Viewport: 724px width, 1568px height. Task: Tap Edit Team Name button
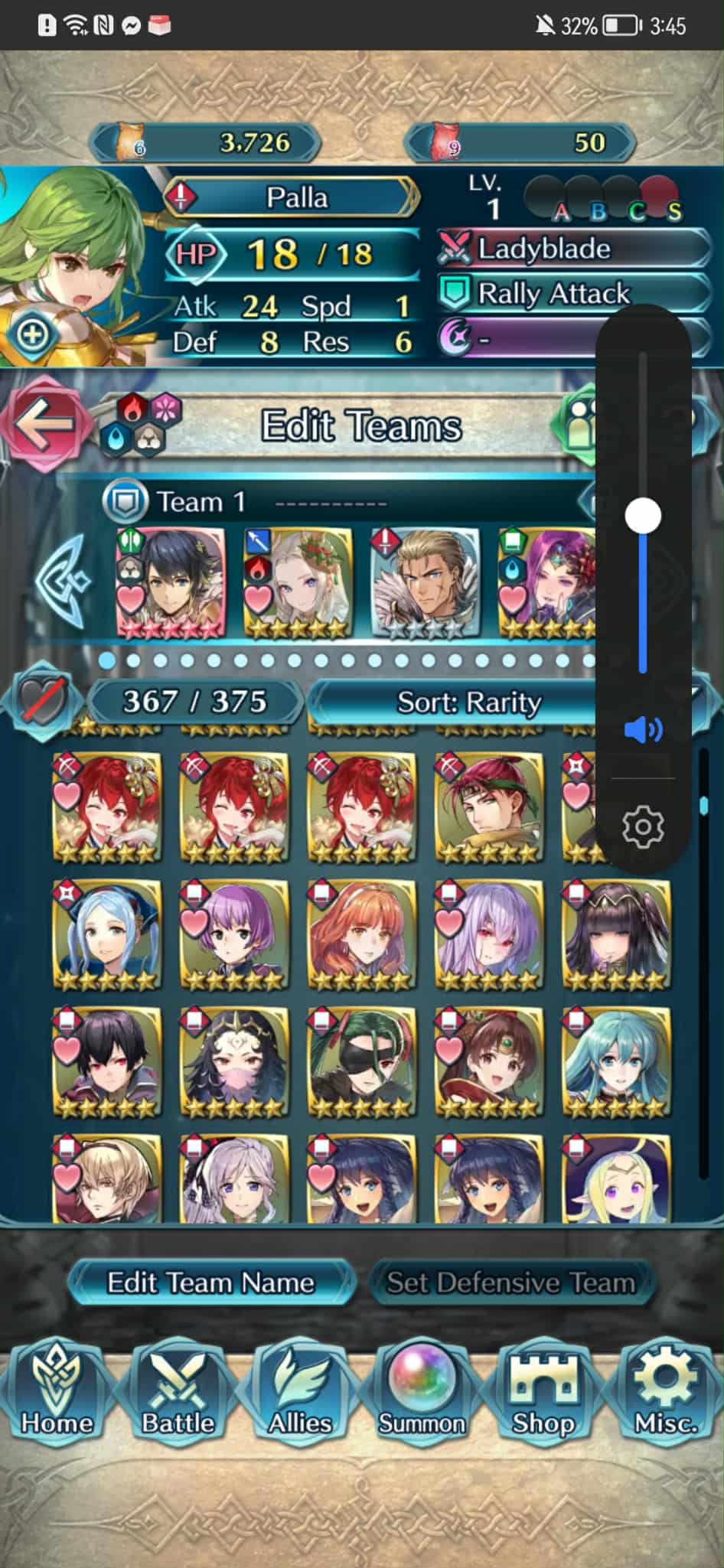[x=210, y=1283]
